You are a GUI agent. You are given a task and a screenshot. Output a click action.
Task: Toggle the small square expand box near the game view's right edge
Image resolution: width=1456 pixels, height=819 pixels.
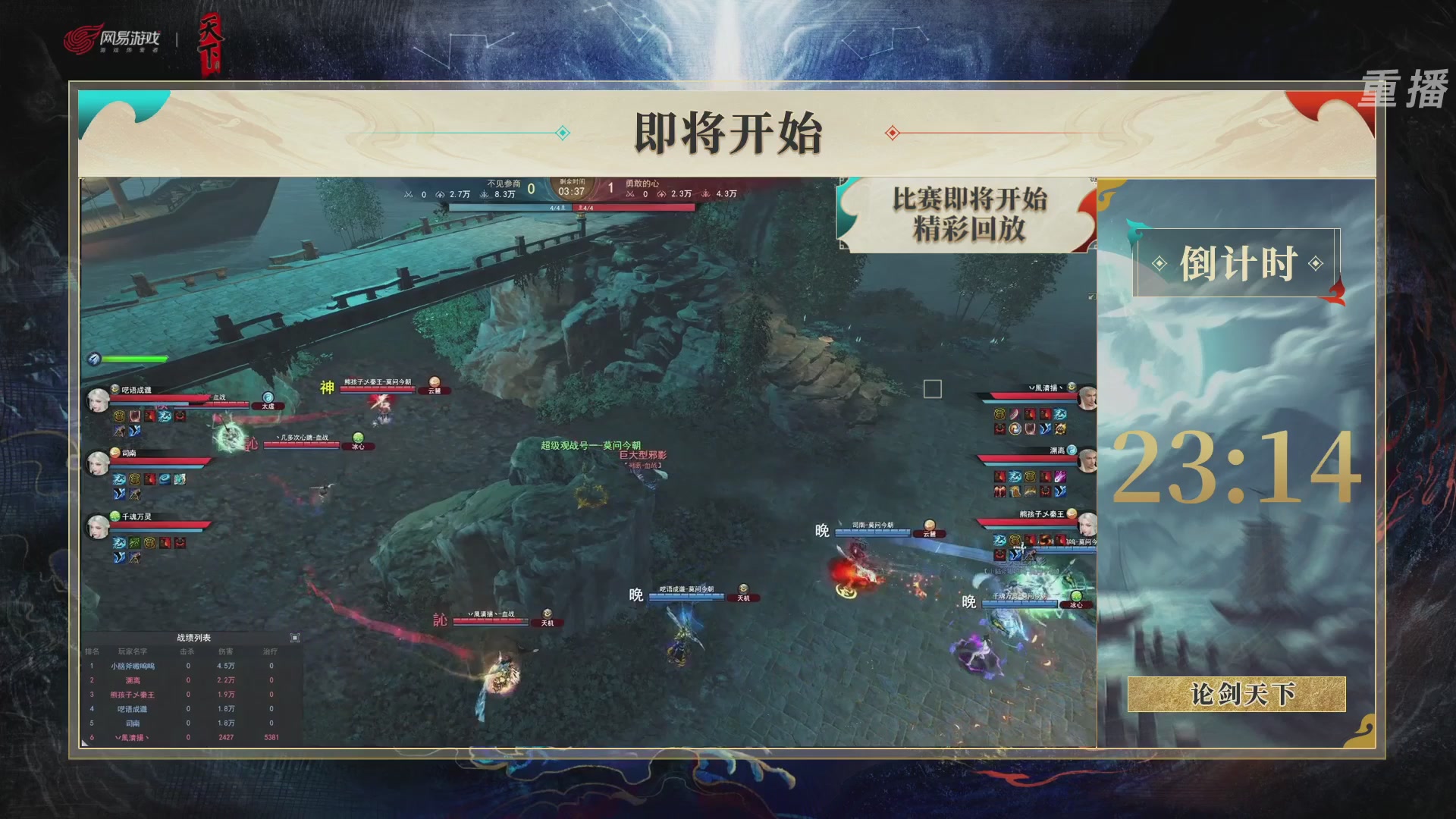[931, 389]
